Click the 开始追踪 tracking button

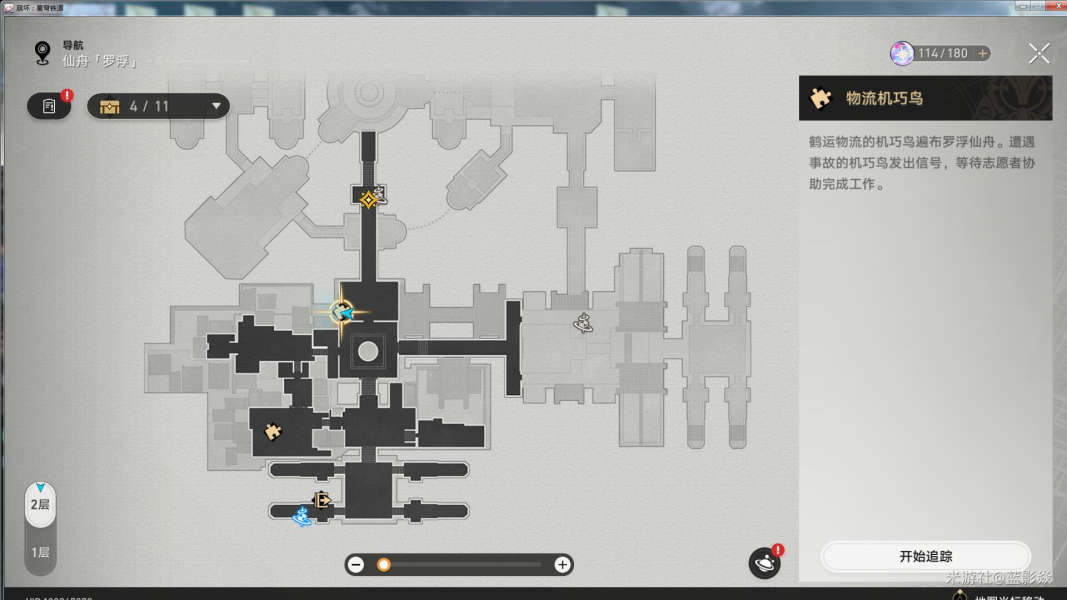coord(925,556)
